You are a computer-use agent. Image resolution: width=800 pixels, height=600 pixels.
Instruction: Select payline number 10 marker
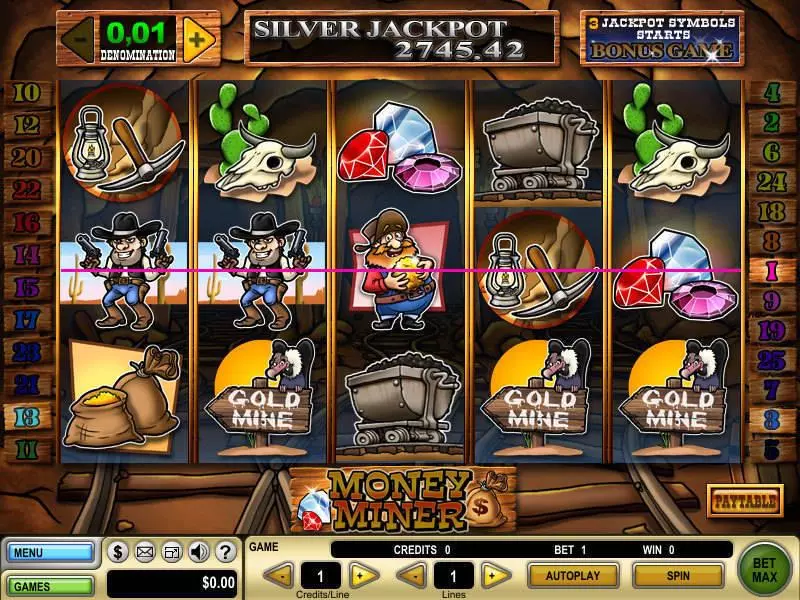point(29,95)
